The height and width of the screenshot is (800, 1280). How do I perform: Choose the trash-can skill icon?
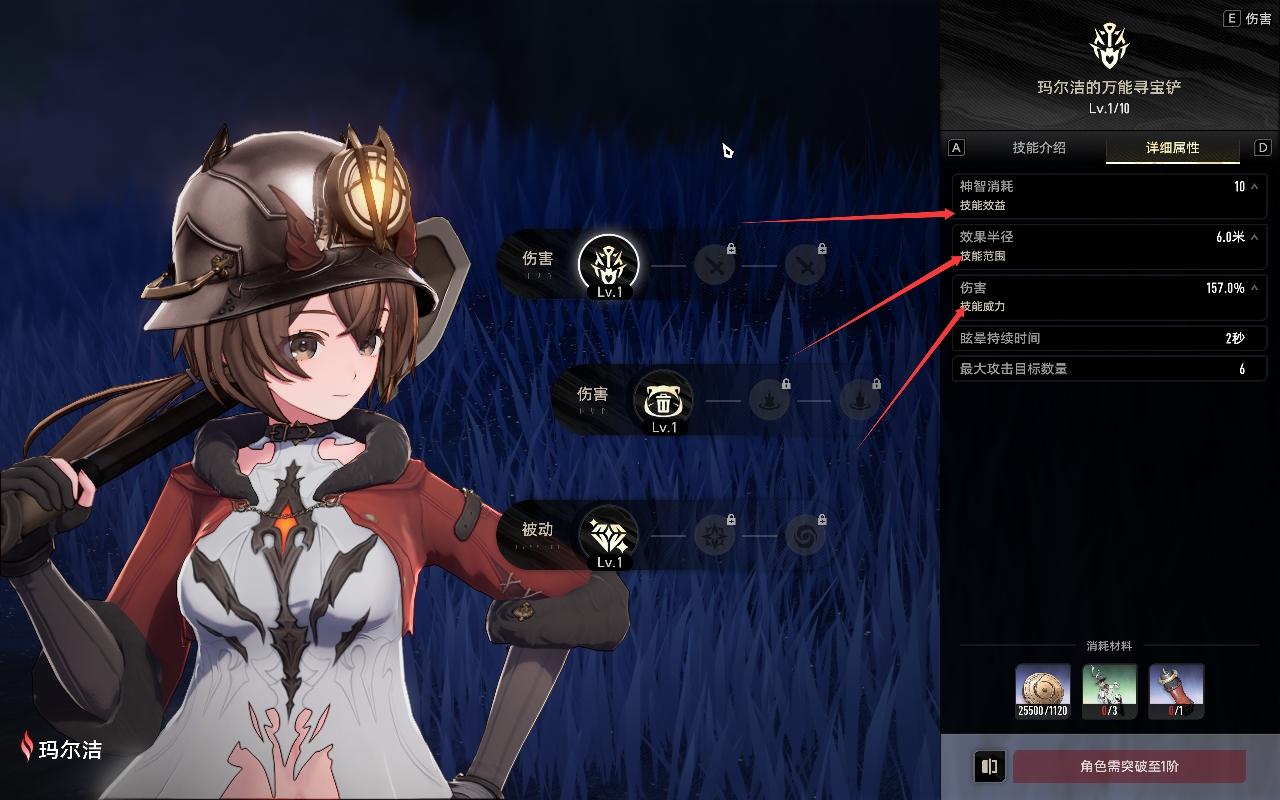coord(664,400)
